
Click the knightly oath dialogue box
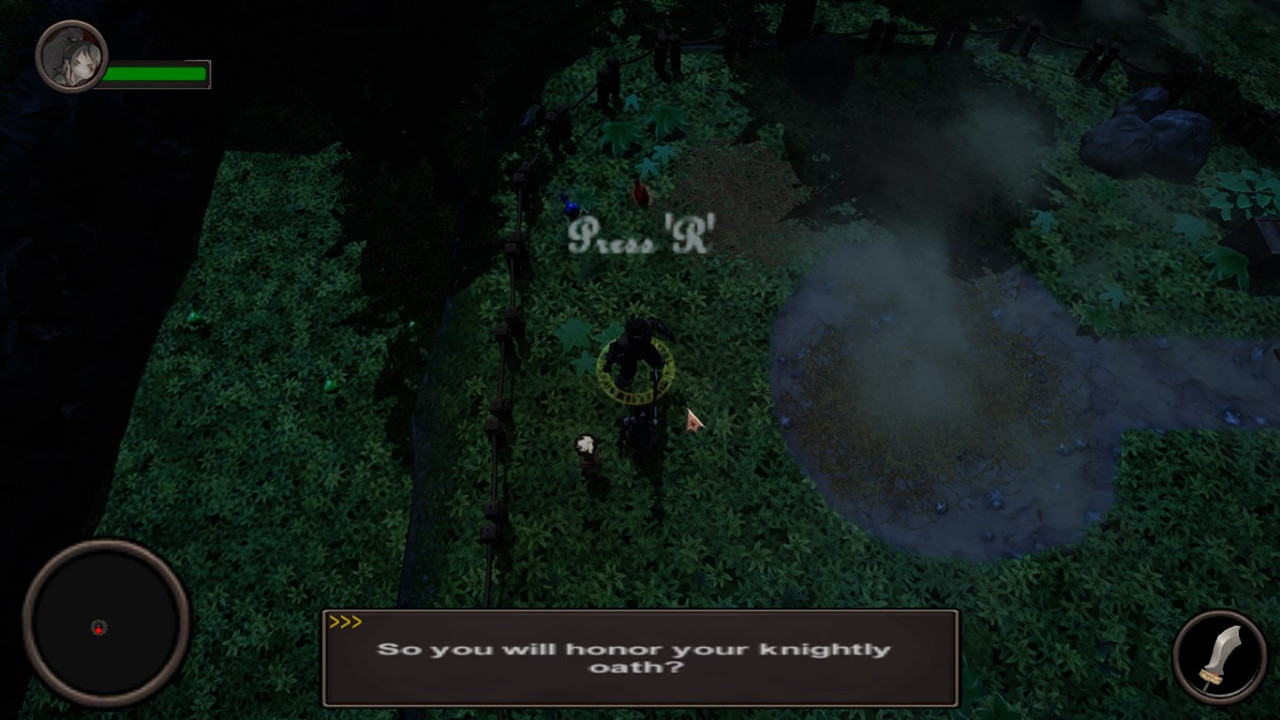[x=640, y=658]
